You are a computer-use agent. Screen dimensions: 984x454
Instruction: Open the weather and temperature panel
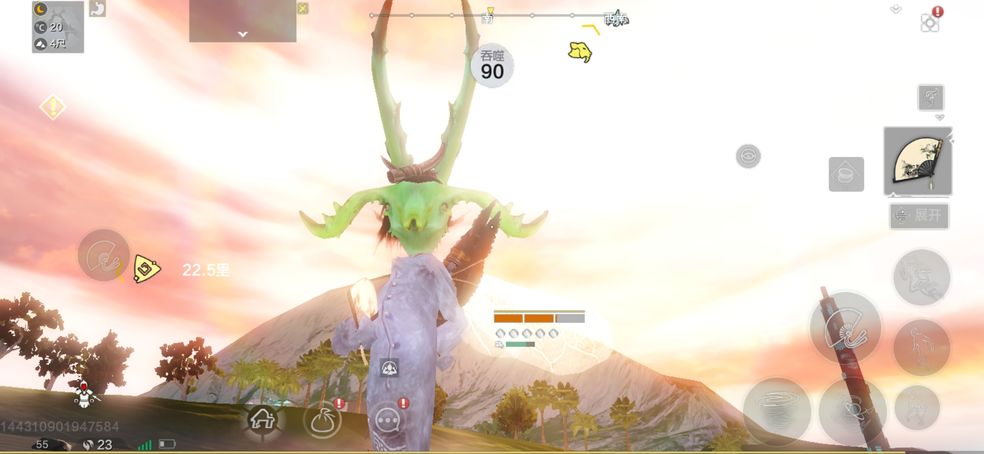[x=58, y=27]
